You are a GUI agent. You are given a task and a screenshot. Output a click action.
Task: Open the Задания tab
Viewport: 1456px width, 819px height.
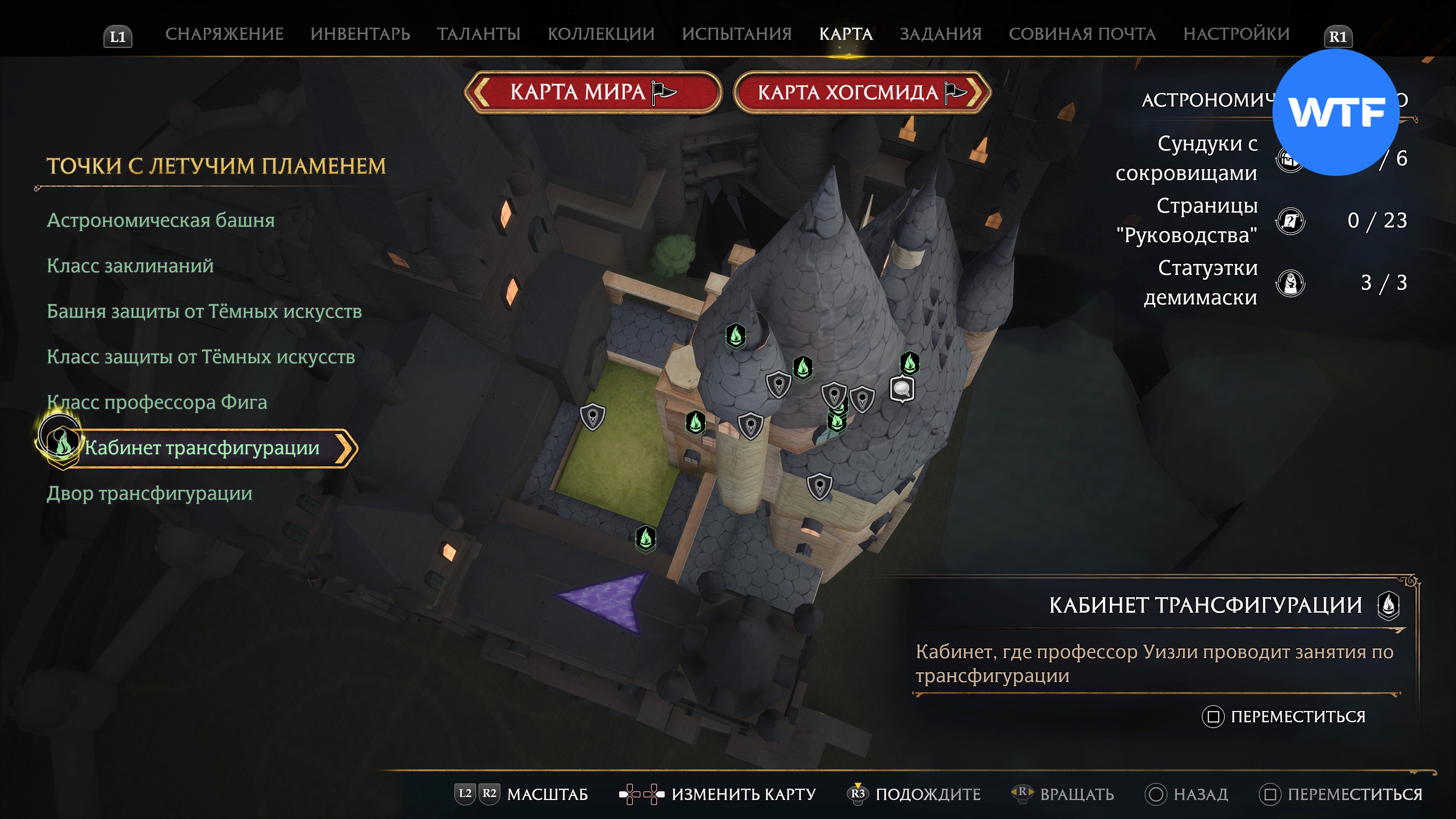(x=940, y=34)
